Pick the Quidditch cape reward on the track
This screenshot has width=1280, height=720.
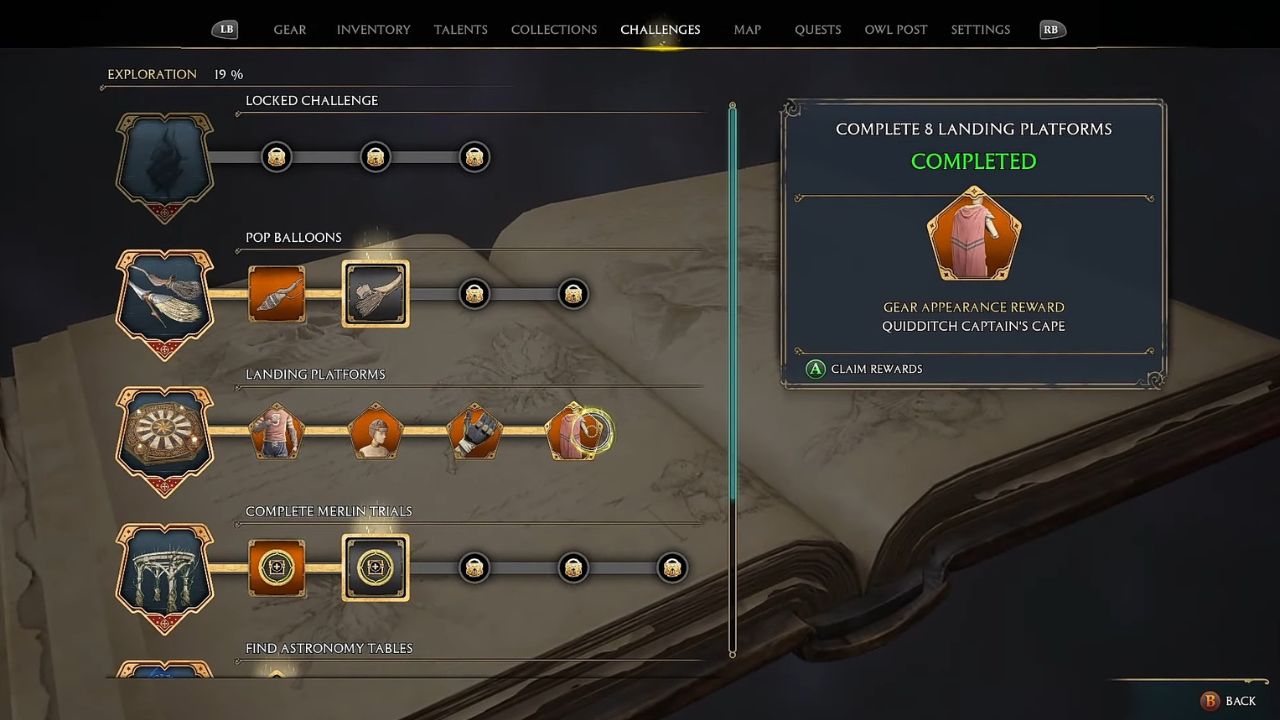click(x=574, y=432)
